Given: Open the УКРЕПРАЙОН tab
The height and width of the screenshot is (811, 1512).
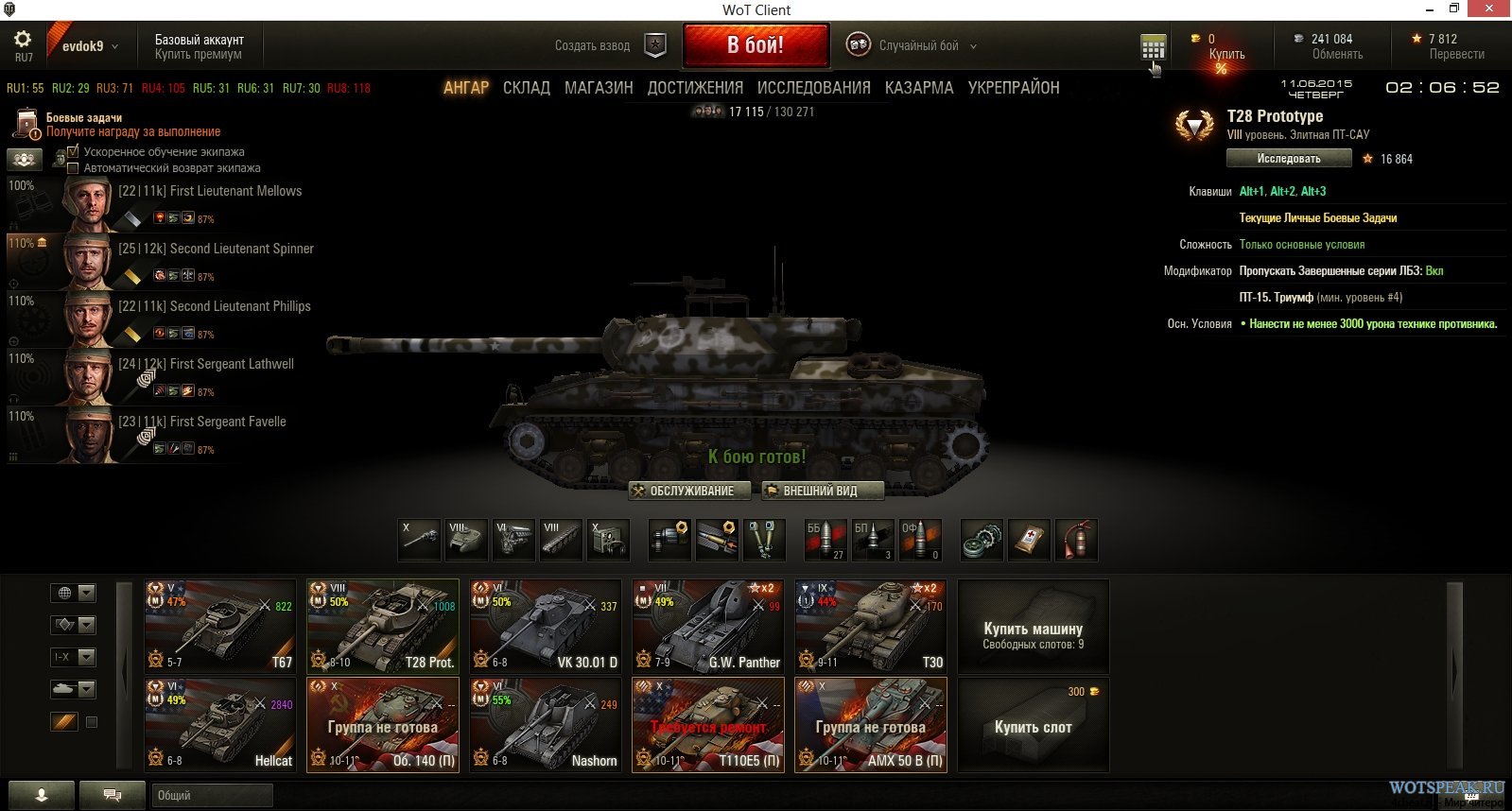Looking at the screenshot, I should (1014, 88).
